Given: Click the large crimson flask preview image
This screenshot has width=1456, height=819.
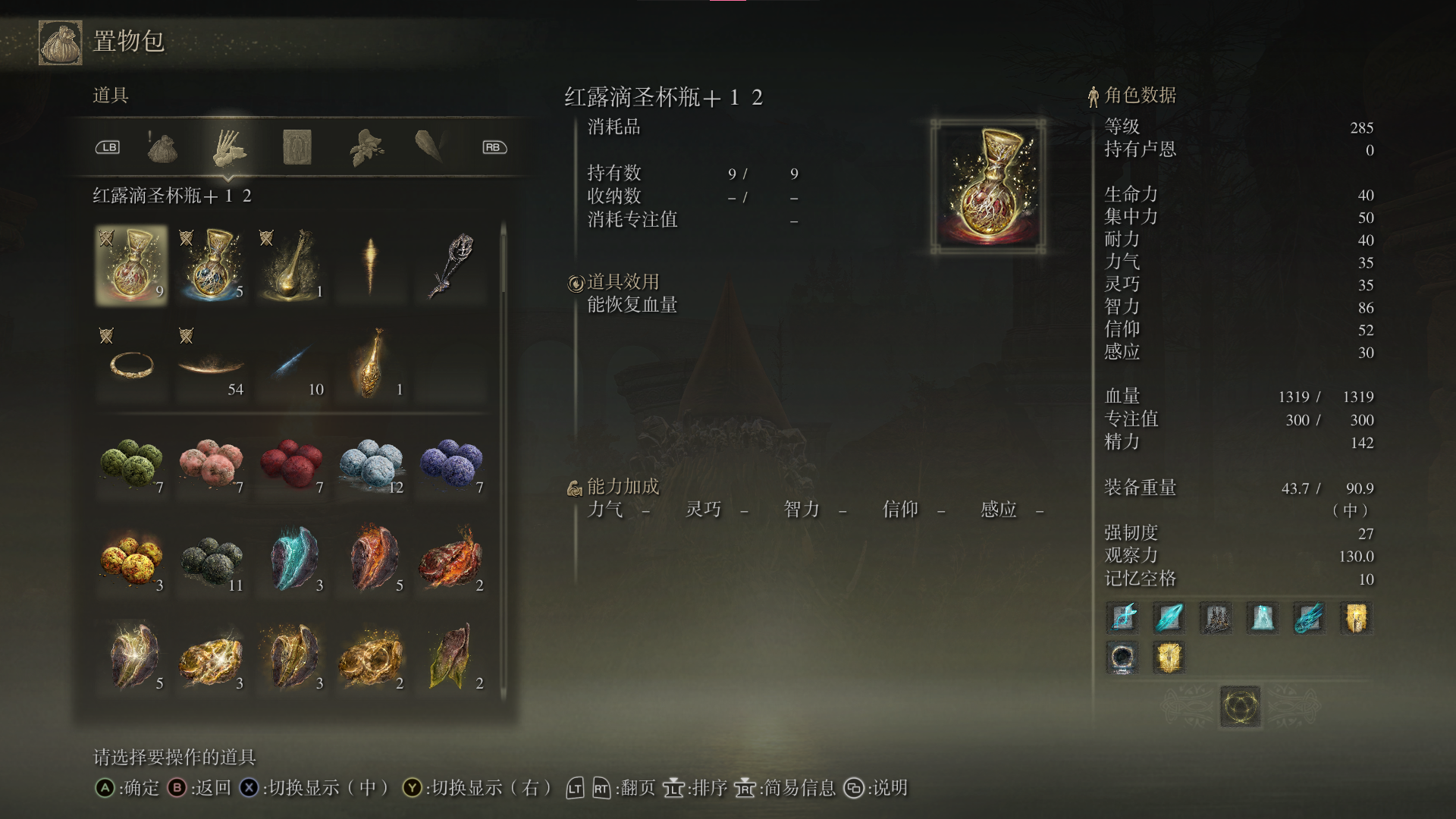Looking at the screenshot, I should pyautogui.click(x=988, y=186).
